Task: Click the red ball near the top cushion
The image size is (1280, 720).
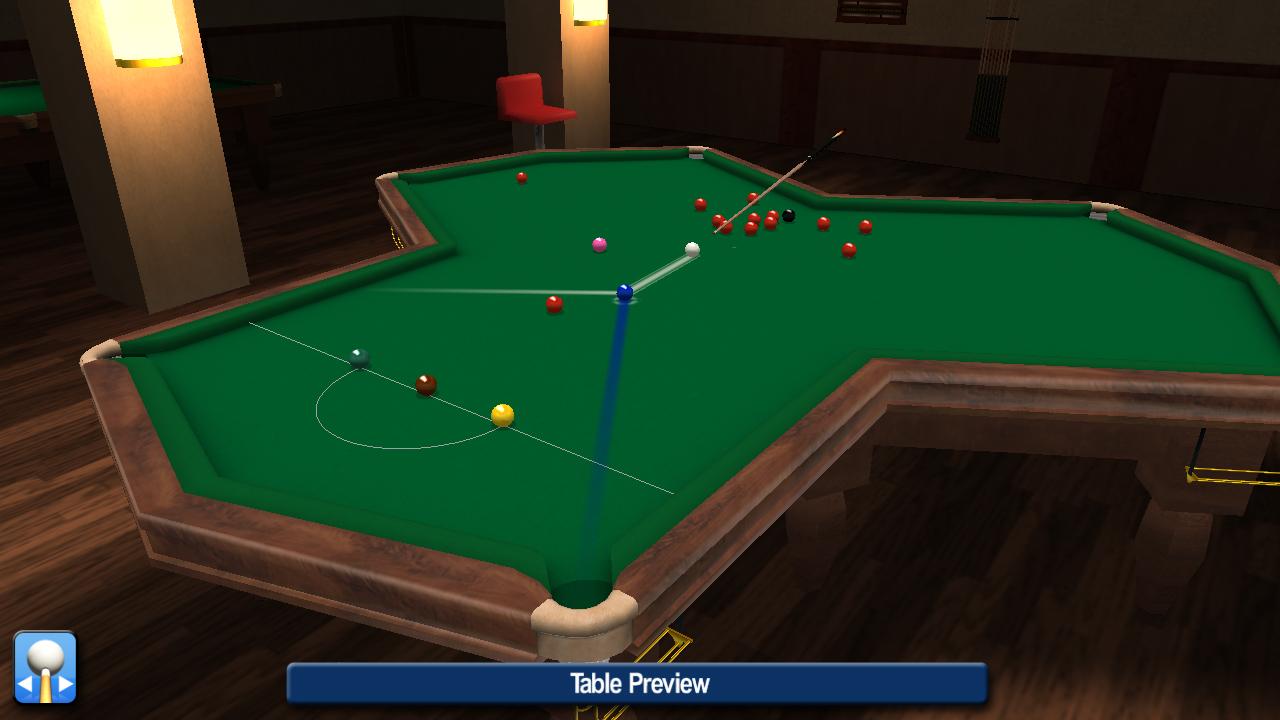Action: 520,178
